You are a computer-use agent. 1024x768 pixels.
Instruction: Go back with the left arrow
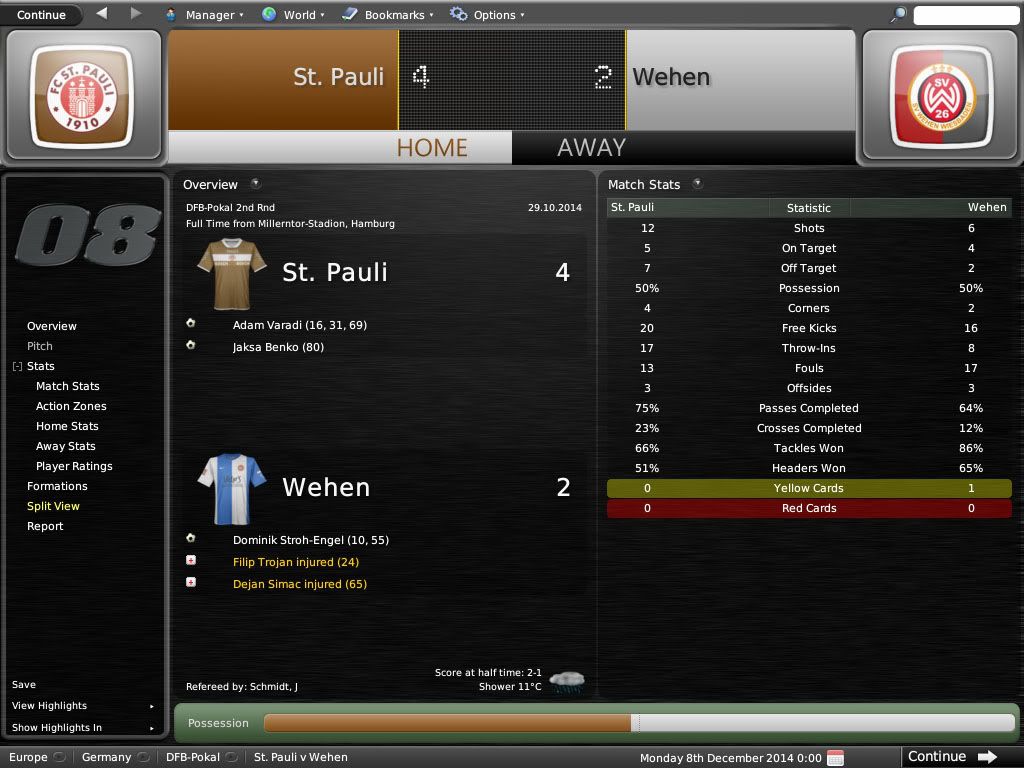coord(102,14)
